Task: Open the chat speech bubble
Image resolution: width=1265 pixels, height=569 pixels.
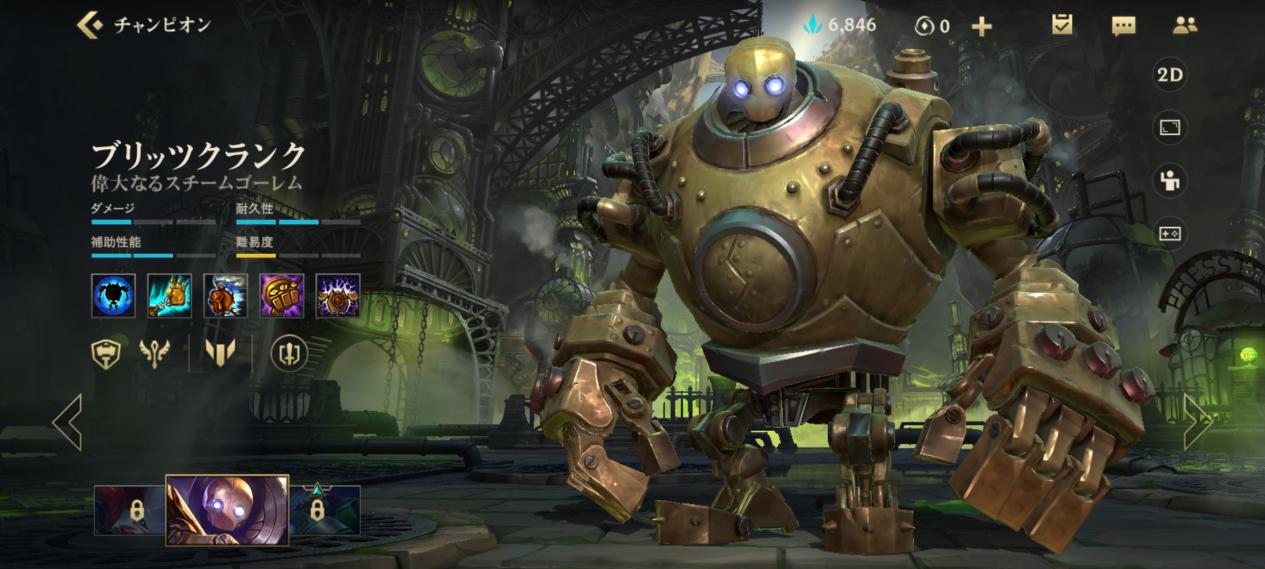Action: click(x=1123, y=26)
